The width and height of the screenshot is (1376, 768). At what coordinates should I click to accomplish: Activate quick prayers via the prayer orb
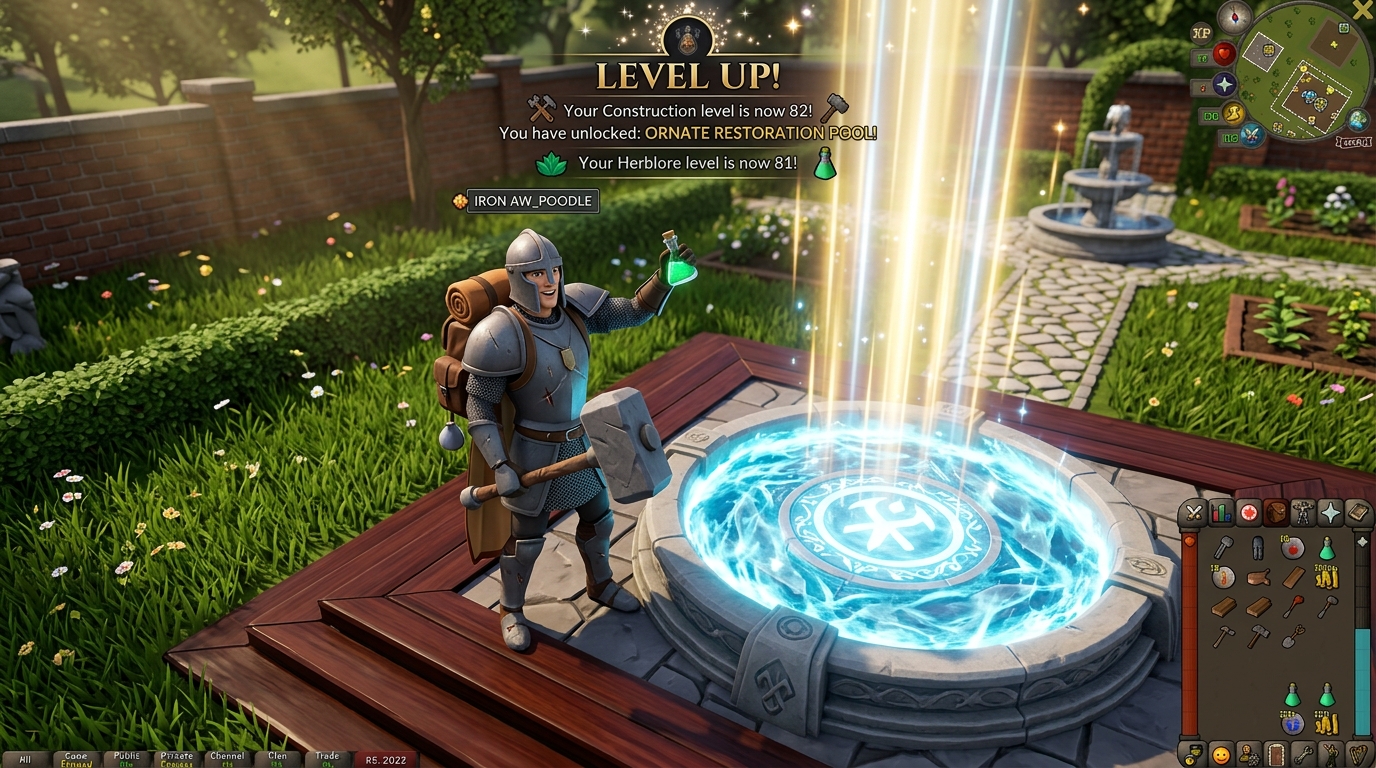click(x=1224, y=84)
